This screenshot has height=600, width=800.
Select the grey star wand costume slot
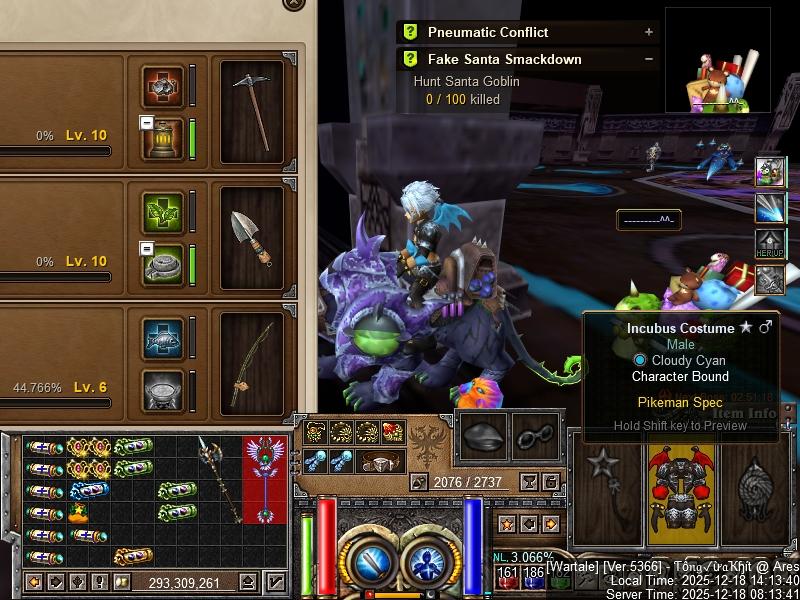click(603, 488)
